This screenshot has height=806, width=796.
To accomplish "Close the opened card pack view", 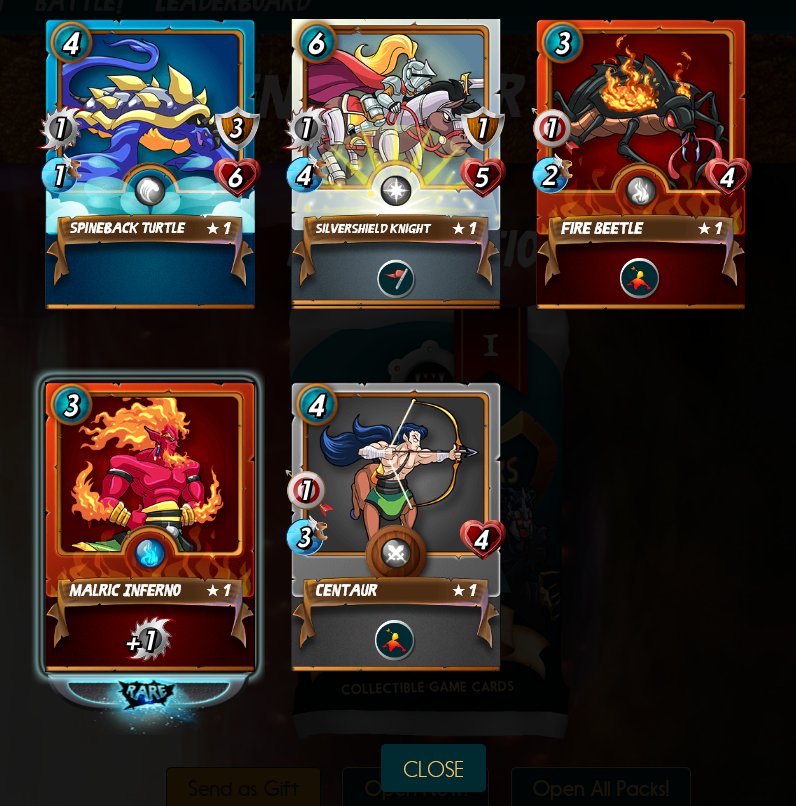I will coord(433,768).
